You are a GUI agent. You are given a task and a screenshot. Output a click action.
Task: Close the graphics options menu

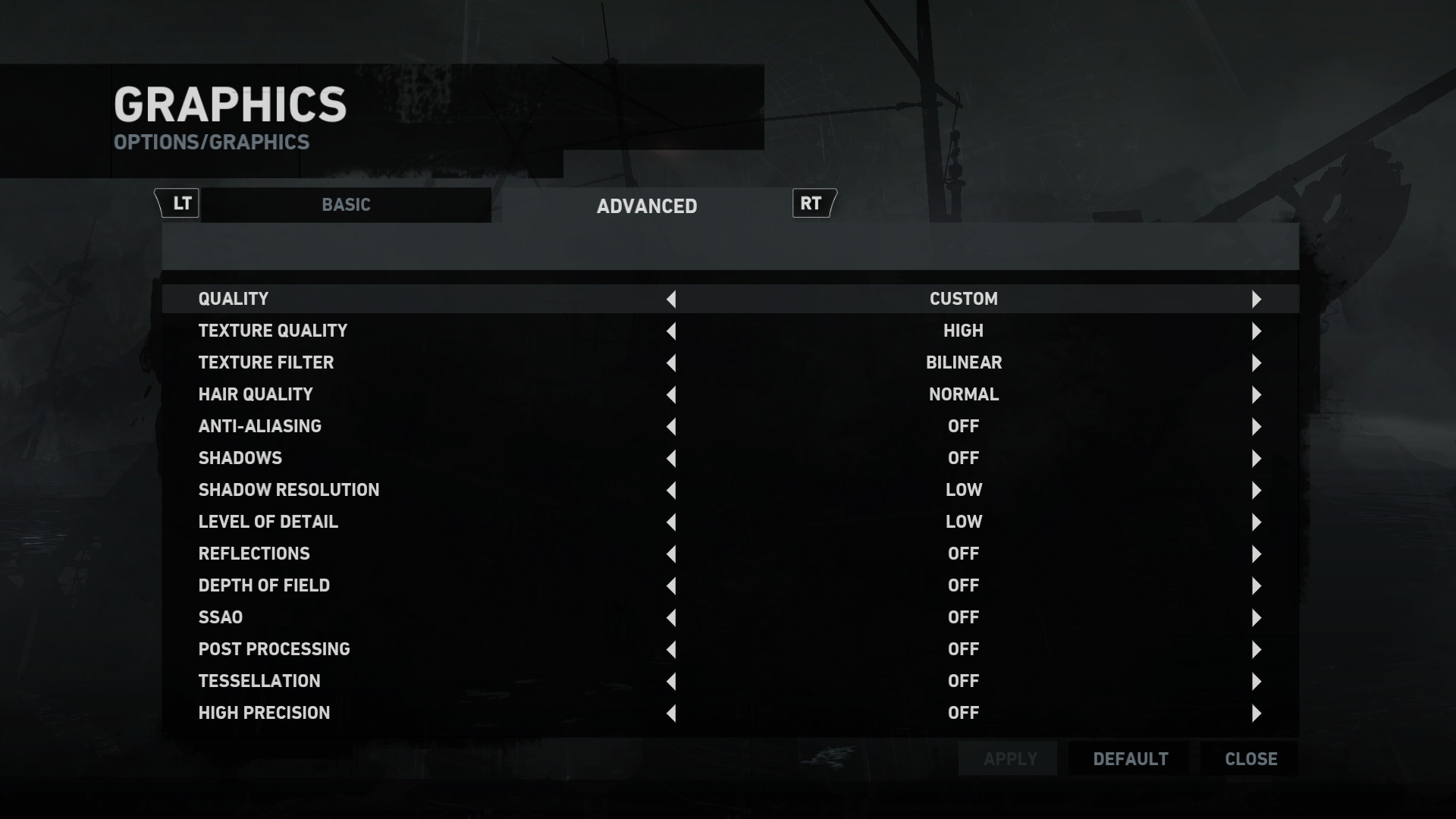click(x=1250, y=759)
